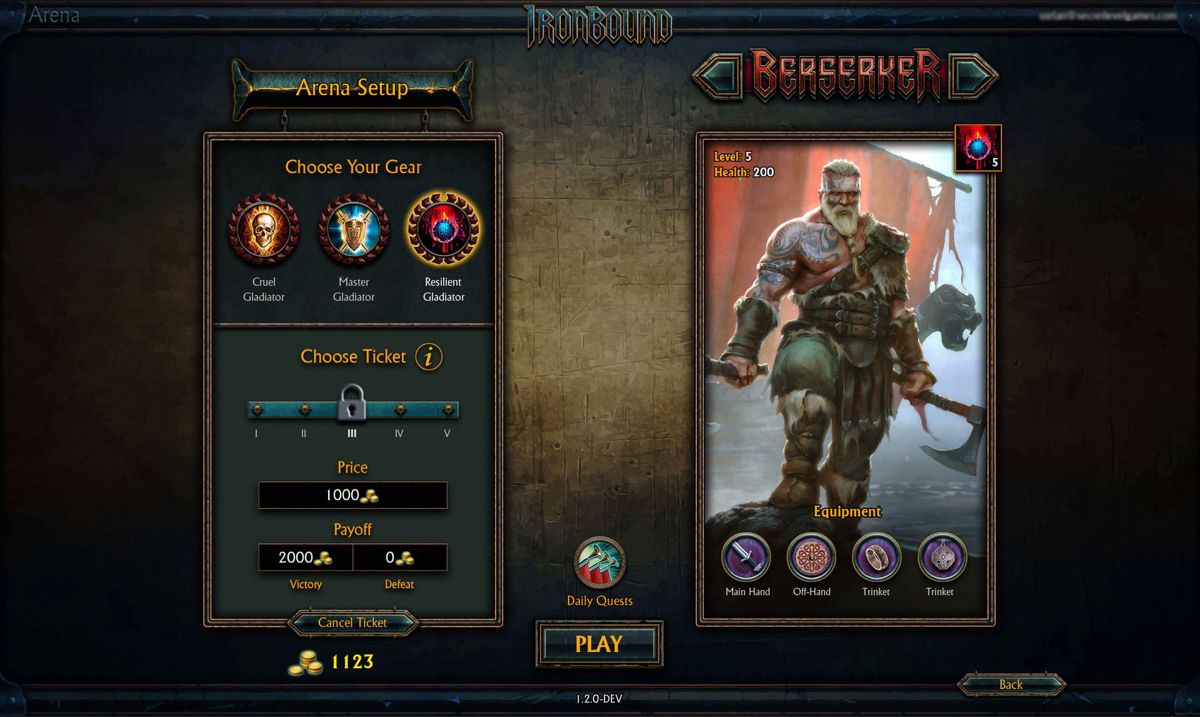
Task: Select ticket tier IV on the slider
Action: click(400, 409)
